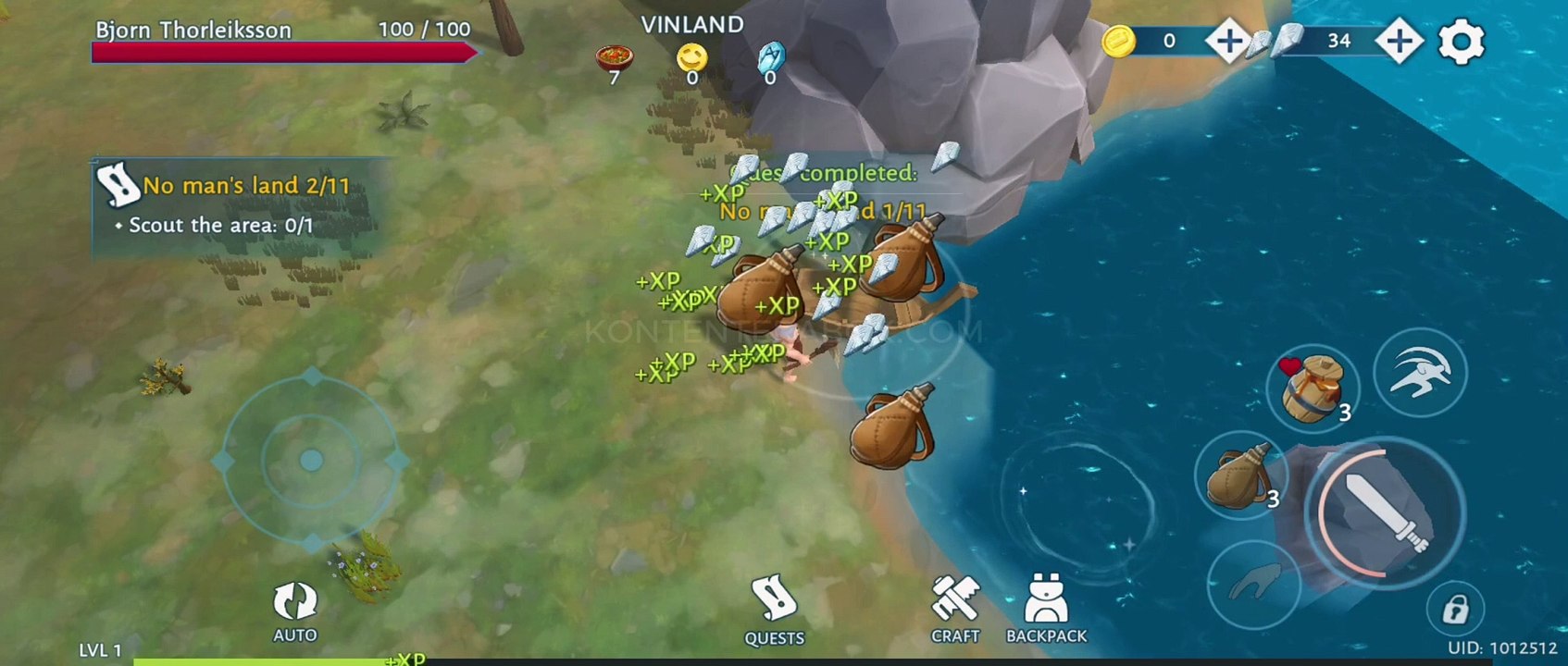The width and height of the screenshot is (1568, 666).
Task: Toggle Auto mode
Action: 295,610
